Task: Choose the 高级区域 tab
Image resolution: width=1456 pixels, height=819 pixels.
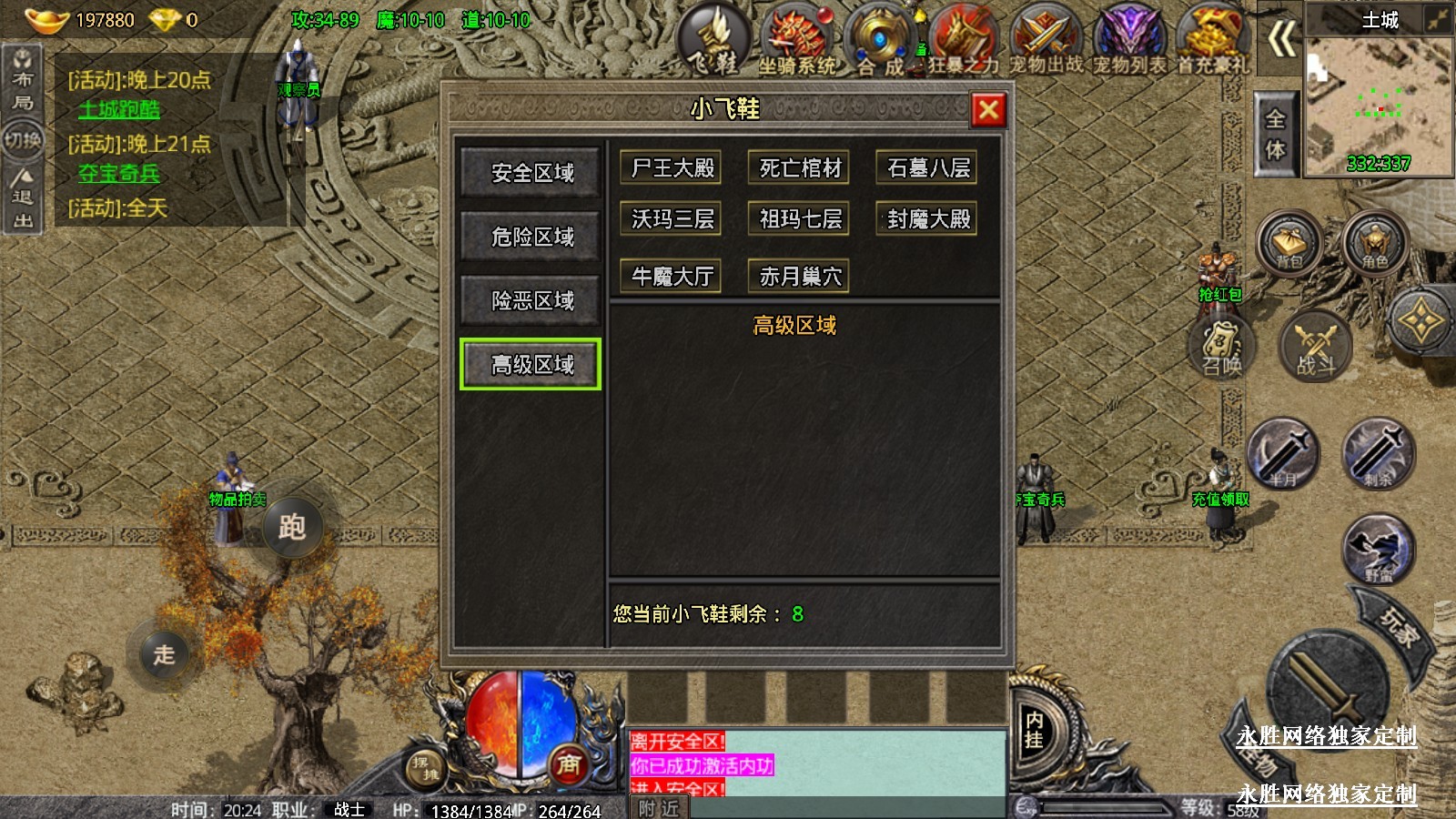Action: tap(531, 365)
